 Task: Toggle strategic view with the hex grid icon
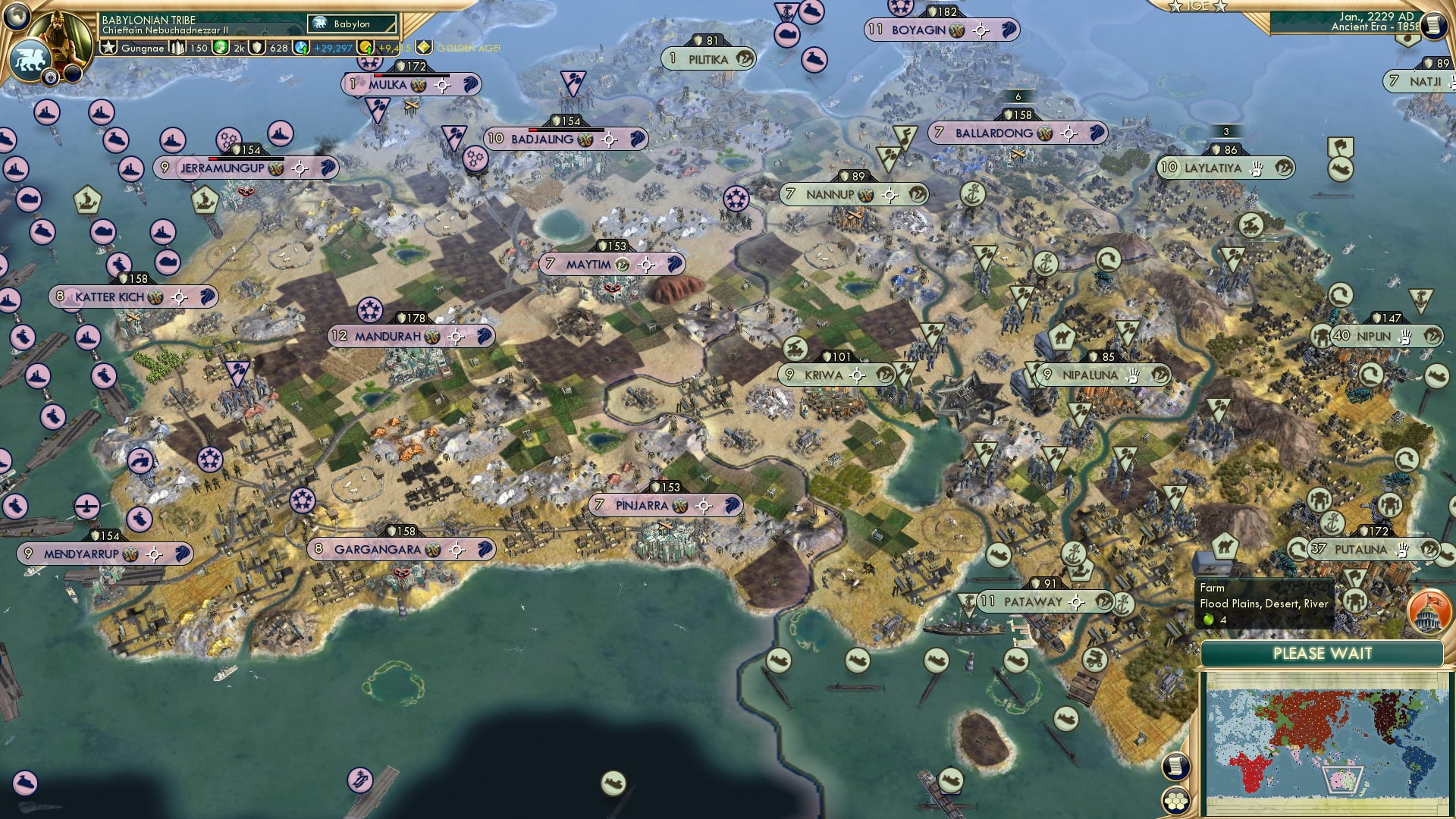pyautogui.click(x=1176, y=800)
